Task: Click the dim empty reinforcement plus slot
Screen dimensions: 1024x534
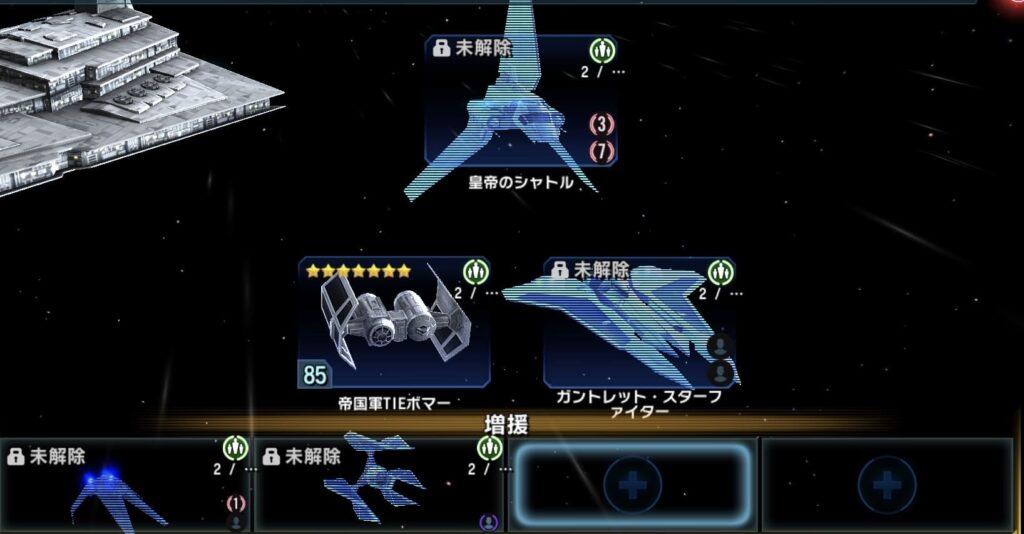Action: [887, 486]
